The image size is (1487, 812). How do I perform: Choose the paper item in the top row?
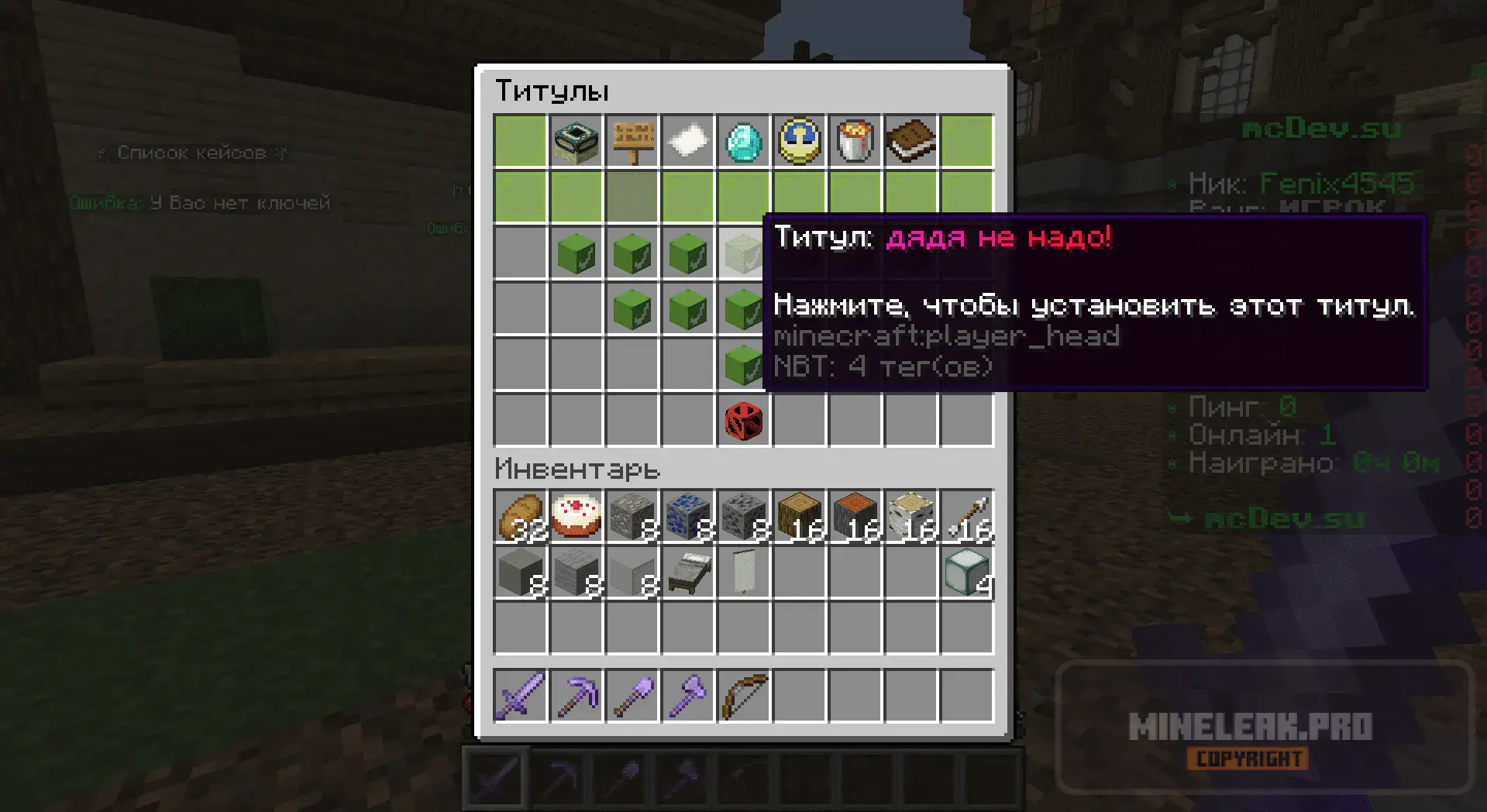click(x=688, y=141)
